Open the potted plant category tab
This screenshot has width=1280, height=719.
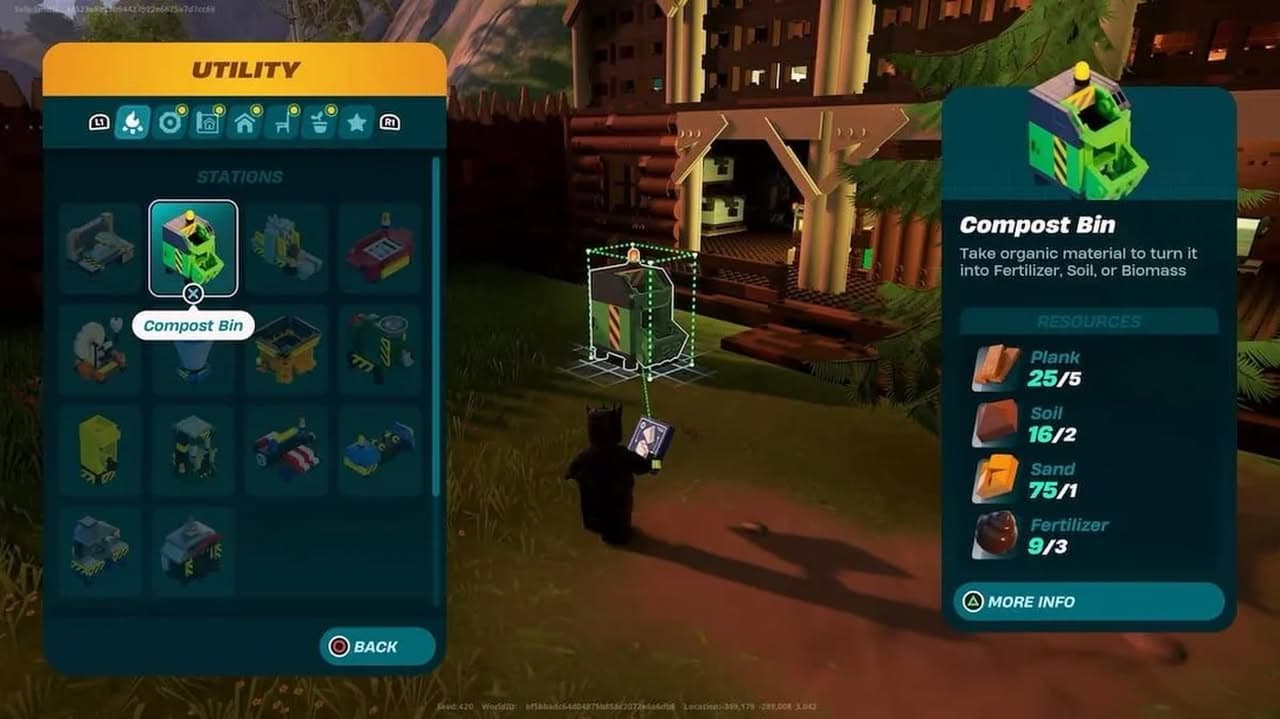coord(319,123)
